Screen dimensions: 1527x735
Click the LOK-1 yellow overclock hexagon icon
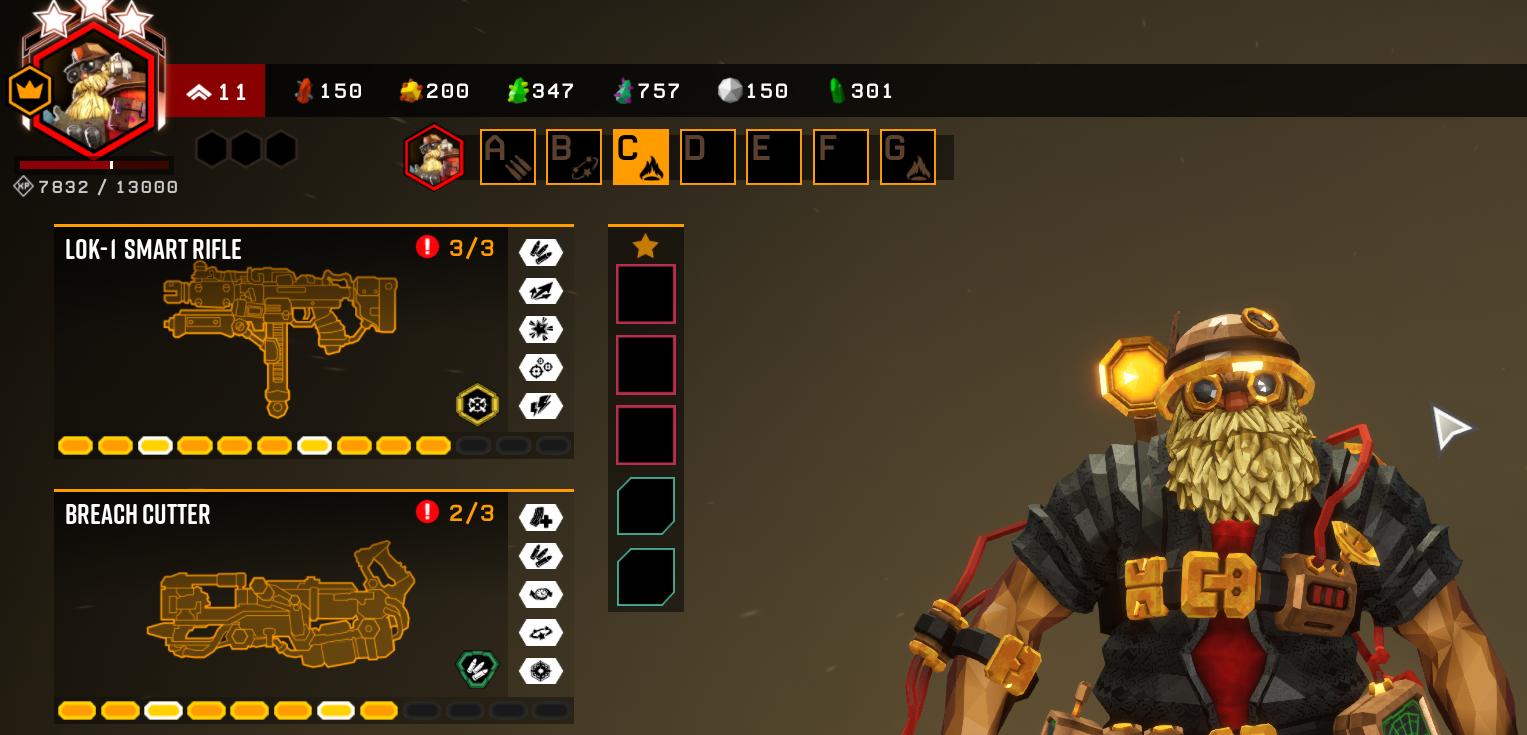(x=477, y=405)
